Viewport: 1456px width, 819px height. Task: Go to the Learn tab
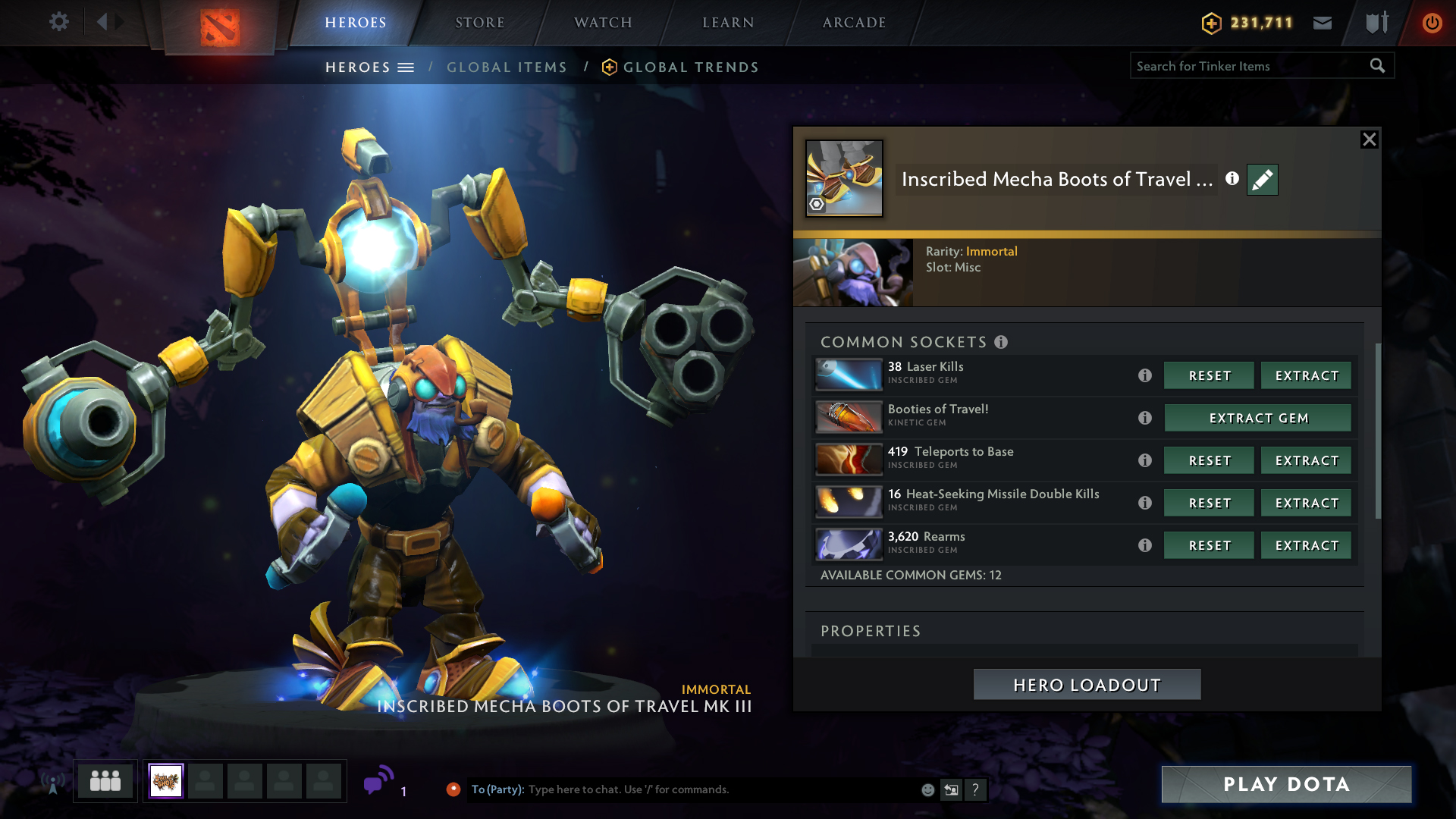click(x=728, y=23)
